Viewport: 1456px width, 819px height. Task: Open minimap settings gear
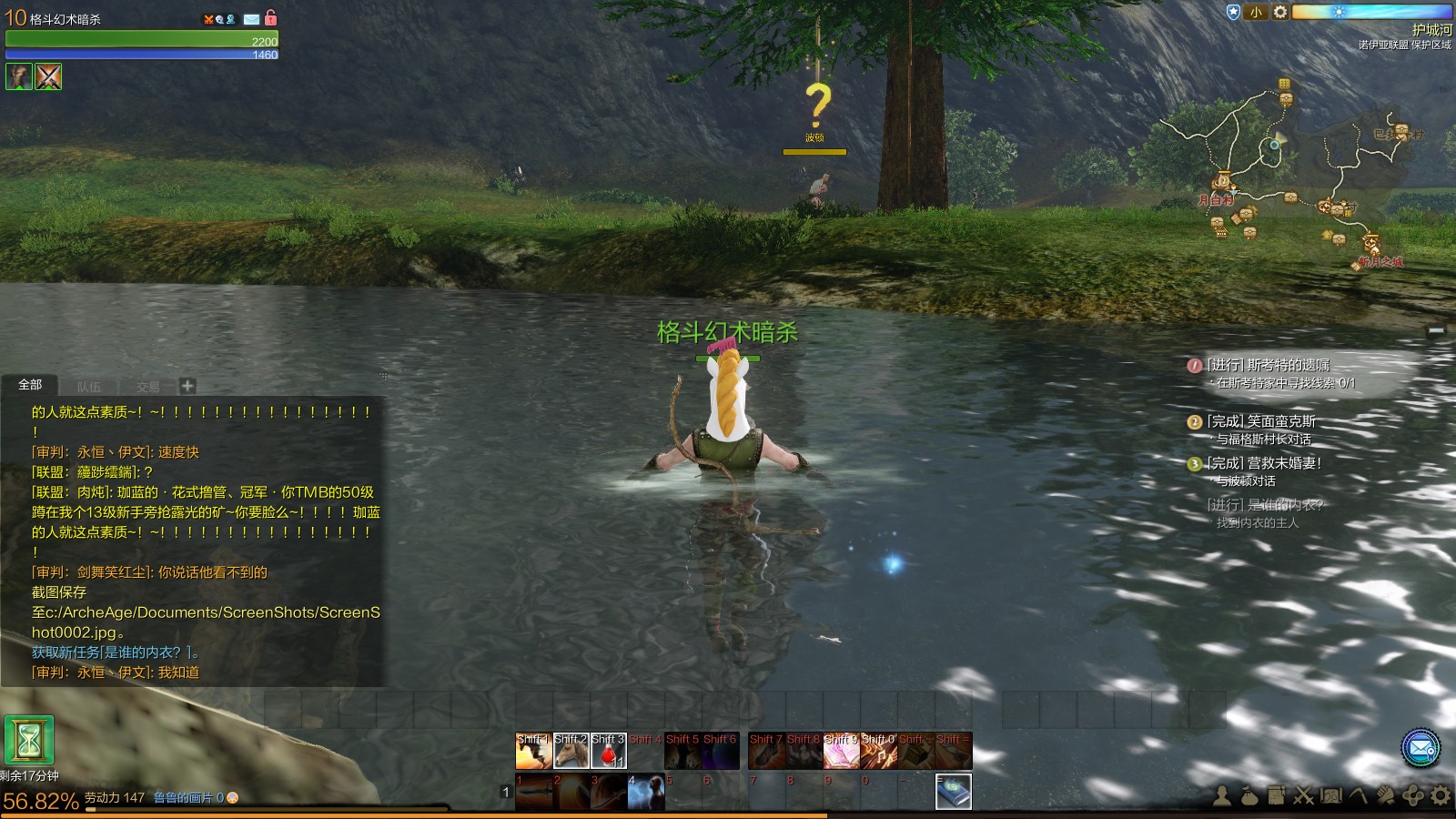coord(1279,12)
